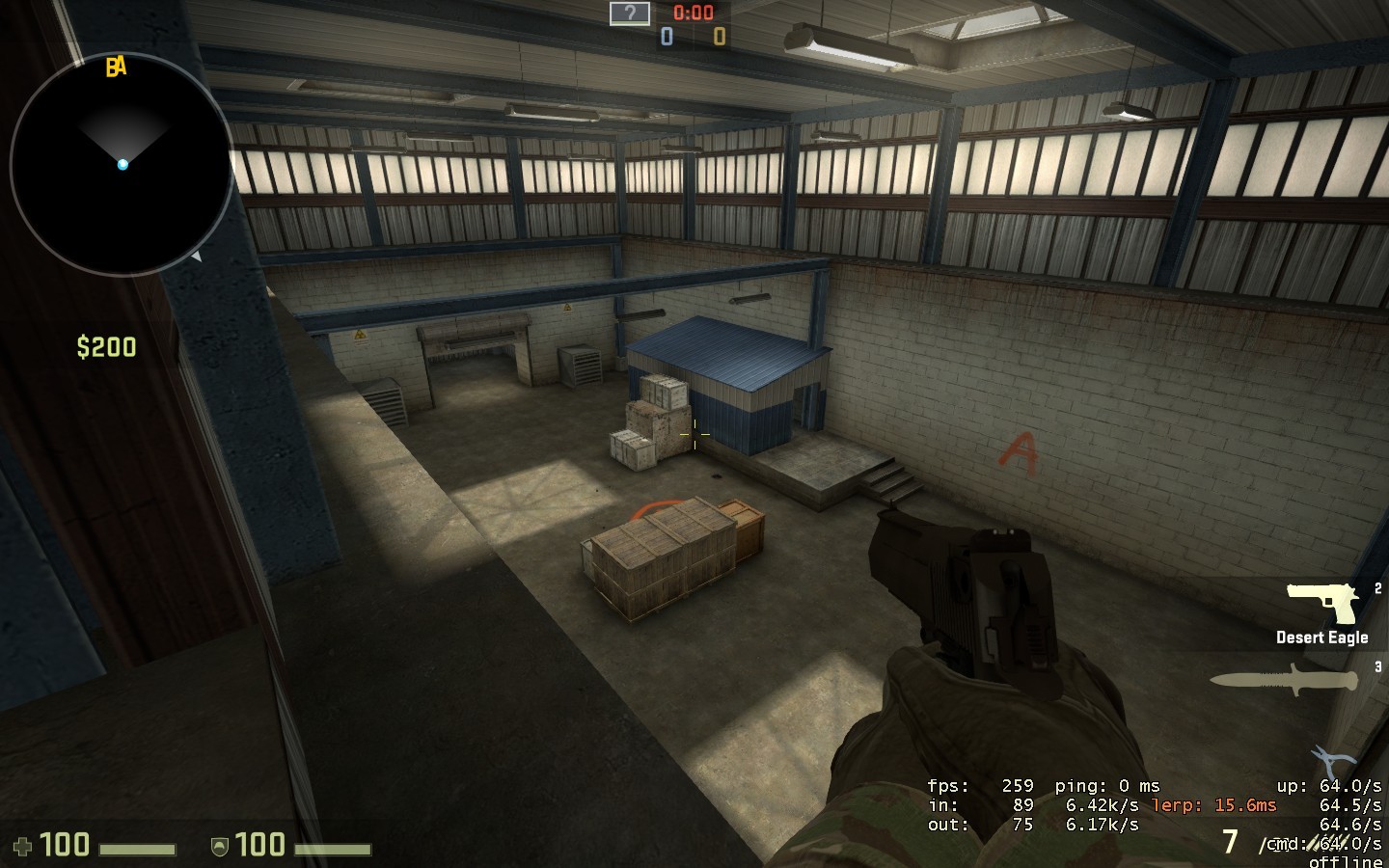Click the orange lerp 15.6ms warning
1389x868 pixels.
point(1214,804)
